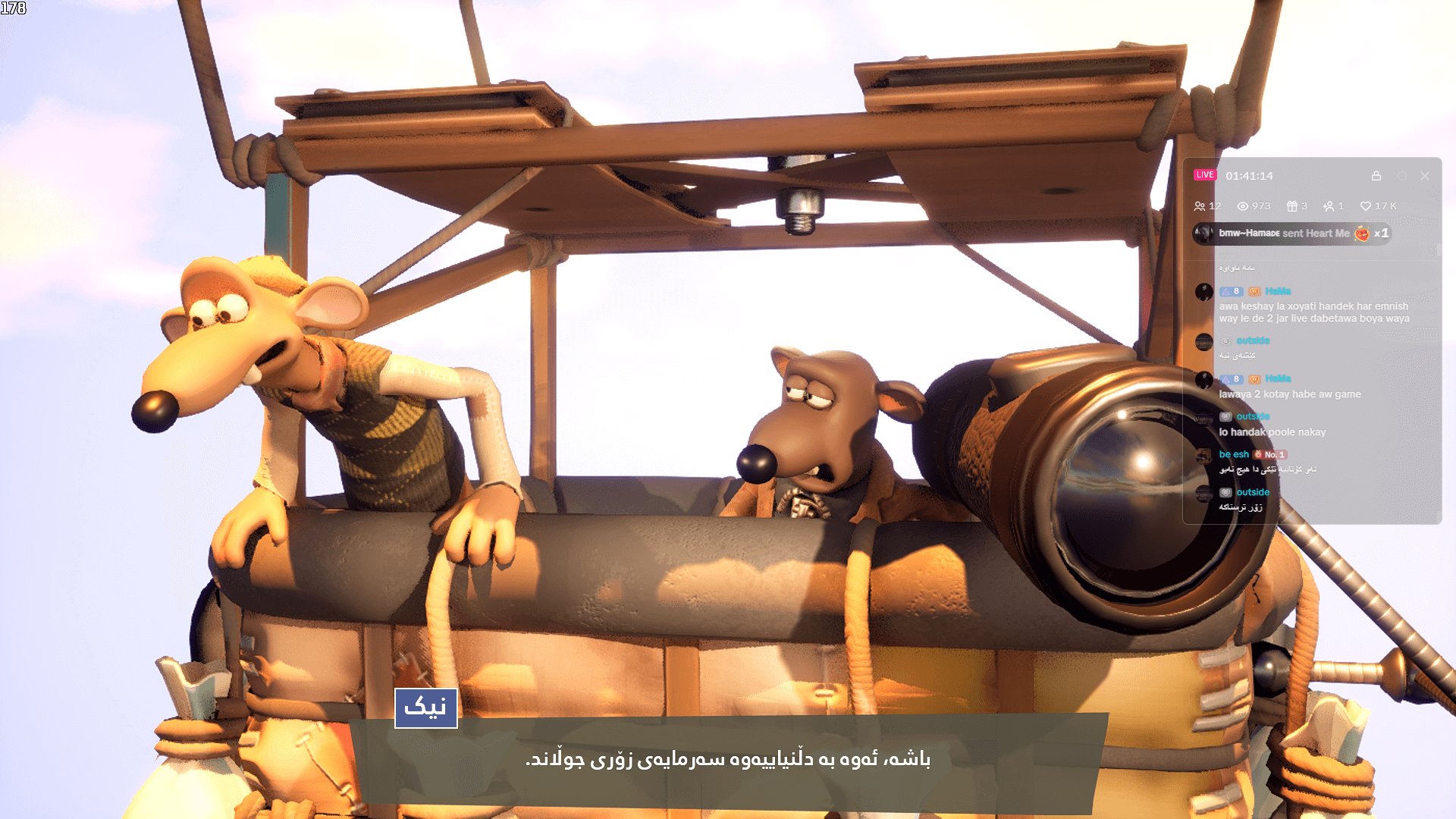Screen dimensions: 1456x819
Task: Click the stream timer 01:41:14
Action: [1250, 174]
